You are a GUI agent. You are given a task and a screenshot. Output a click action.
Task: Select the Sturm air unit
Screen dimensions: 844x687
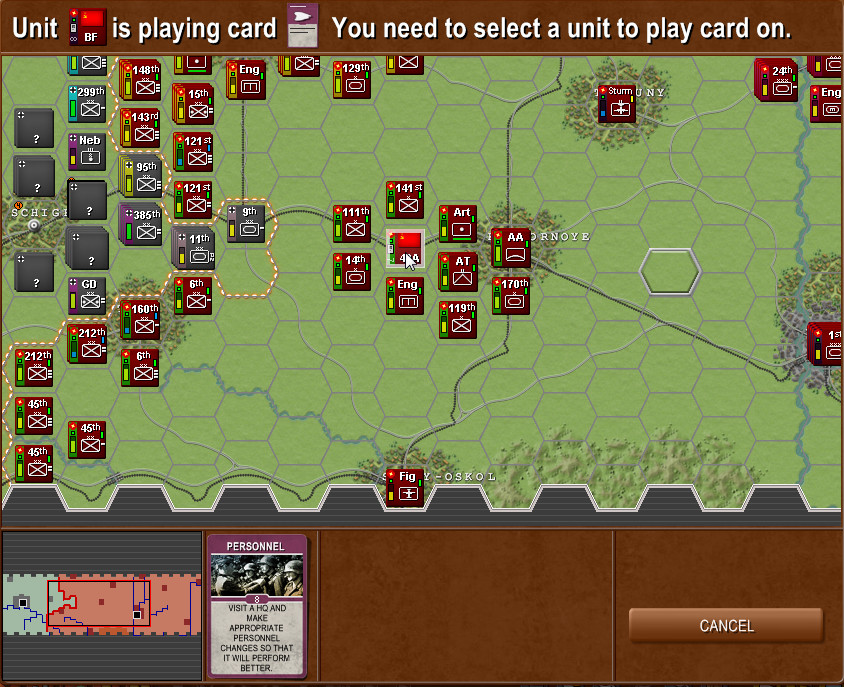(617, 104)
